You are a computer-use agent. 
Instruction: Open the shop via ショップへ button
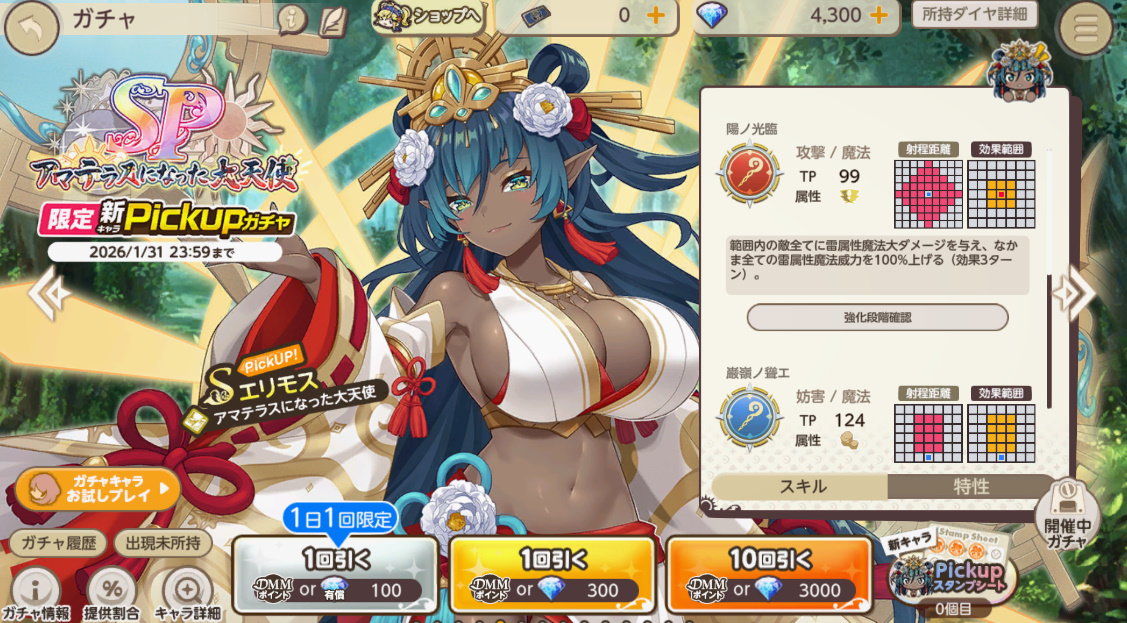pos(428,16)
